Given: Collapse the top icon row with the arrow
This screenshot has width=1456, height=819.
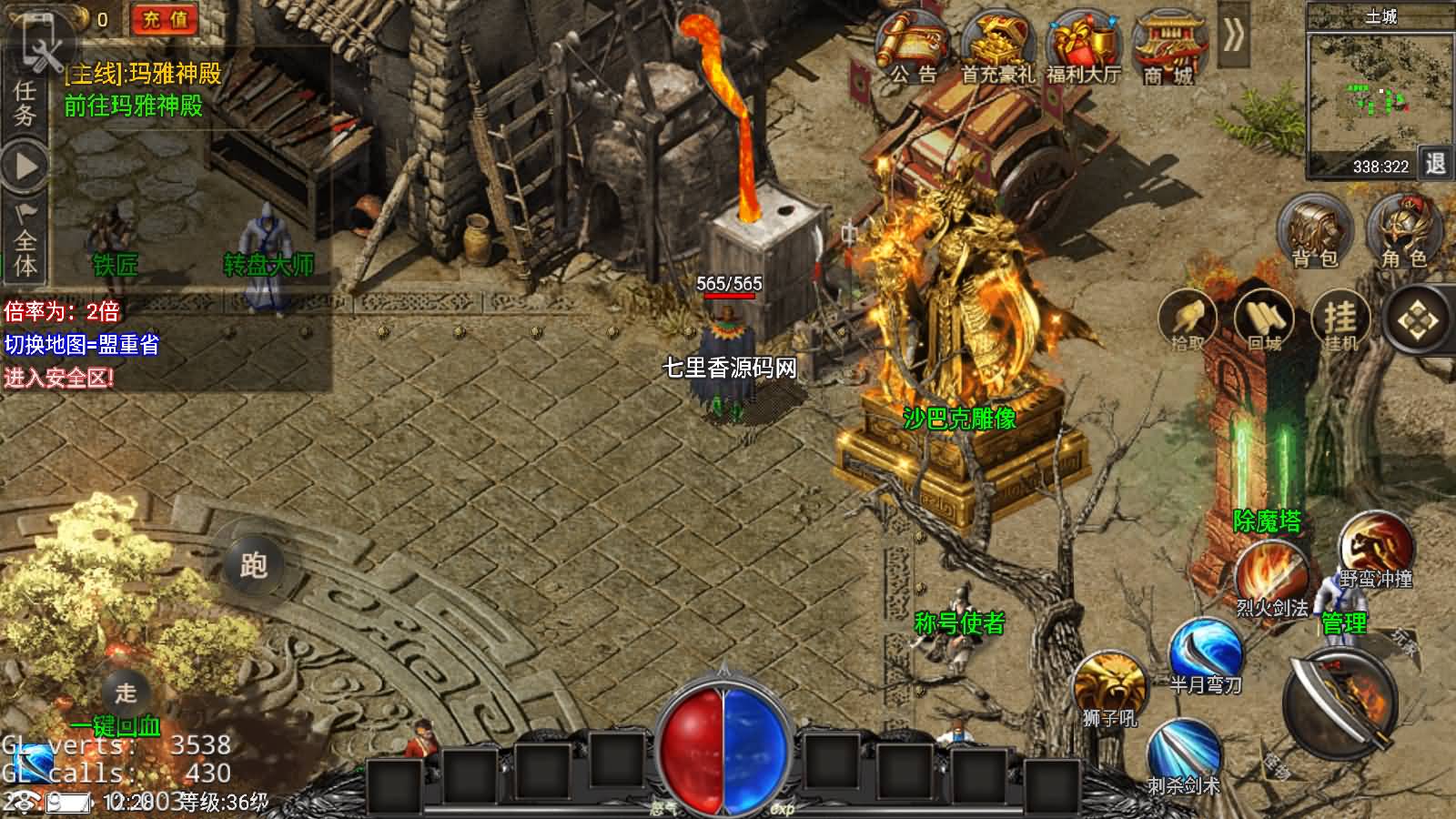Looking at the screenshot, I should pos(1233,36).
